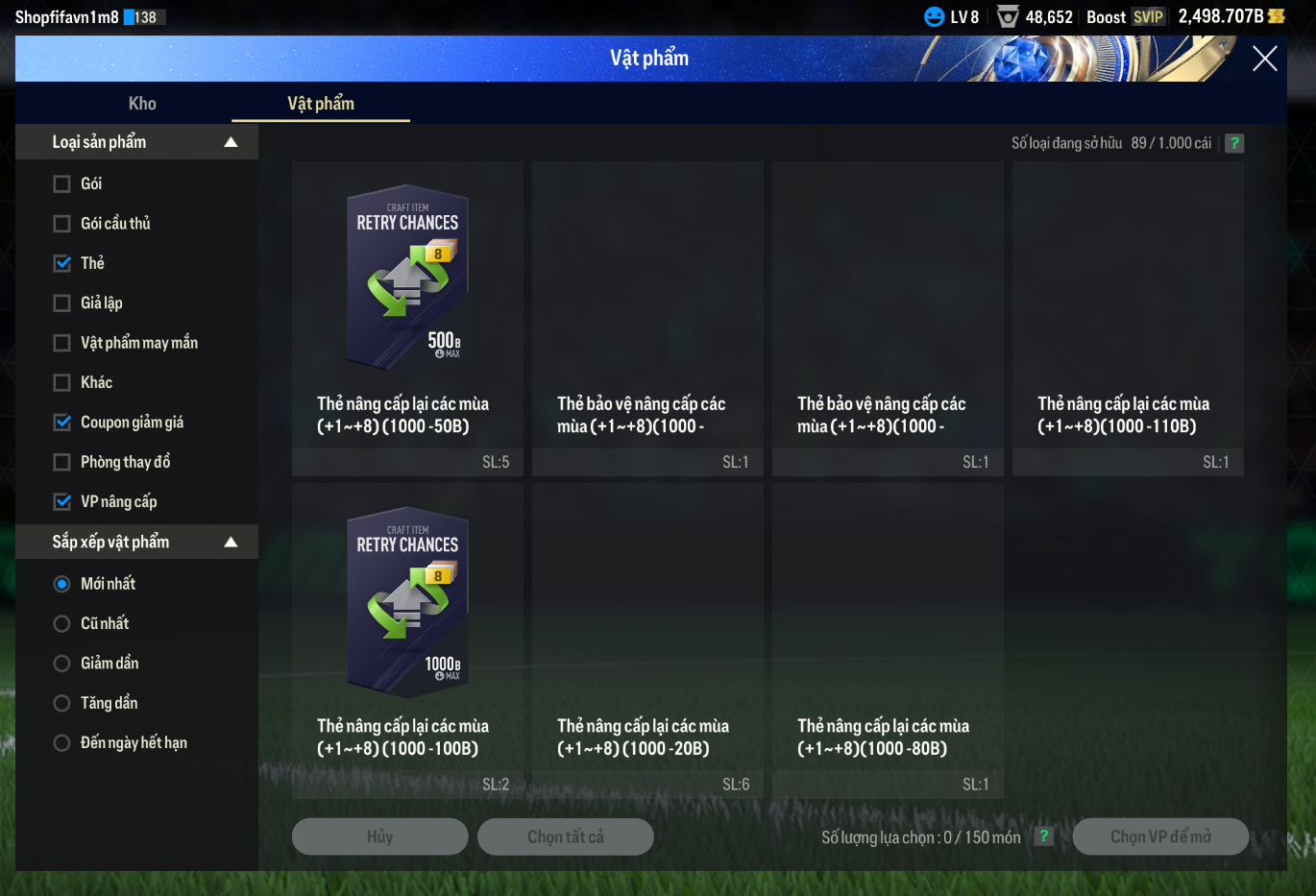Switch to the Kho tab
Image resolution: width=1316 pixels, height=896 pixels.
click(142, 104)
